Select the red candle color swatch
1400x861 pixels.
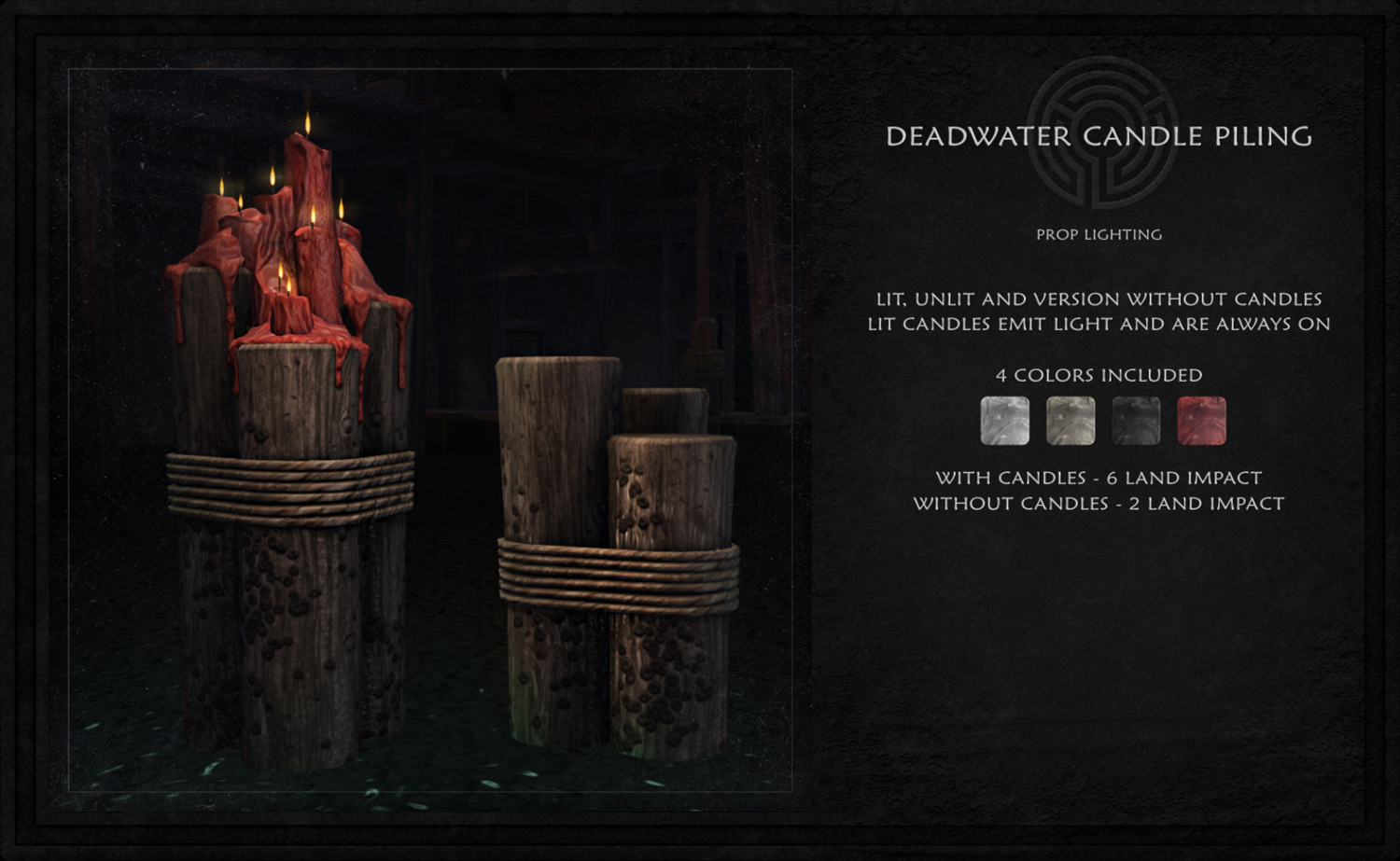(x=1201, y=421)
